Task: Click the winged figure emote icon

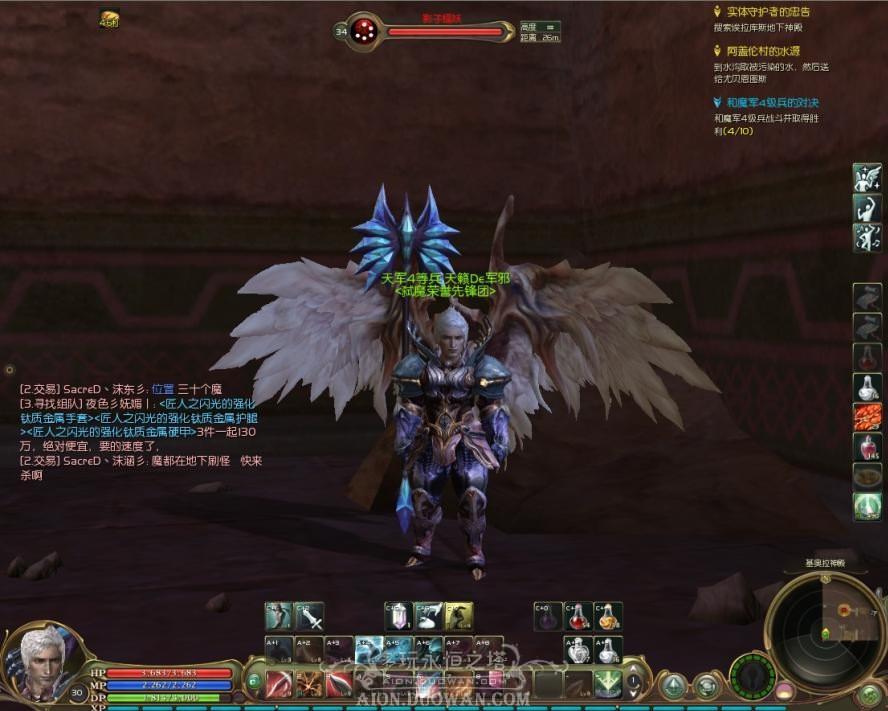Action: 866,178
